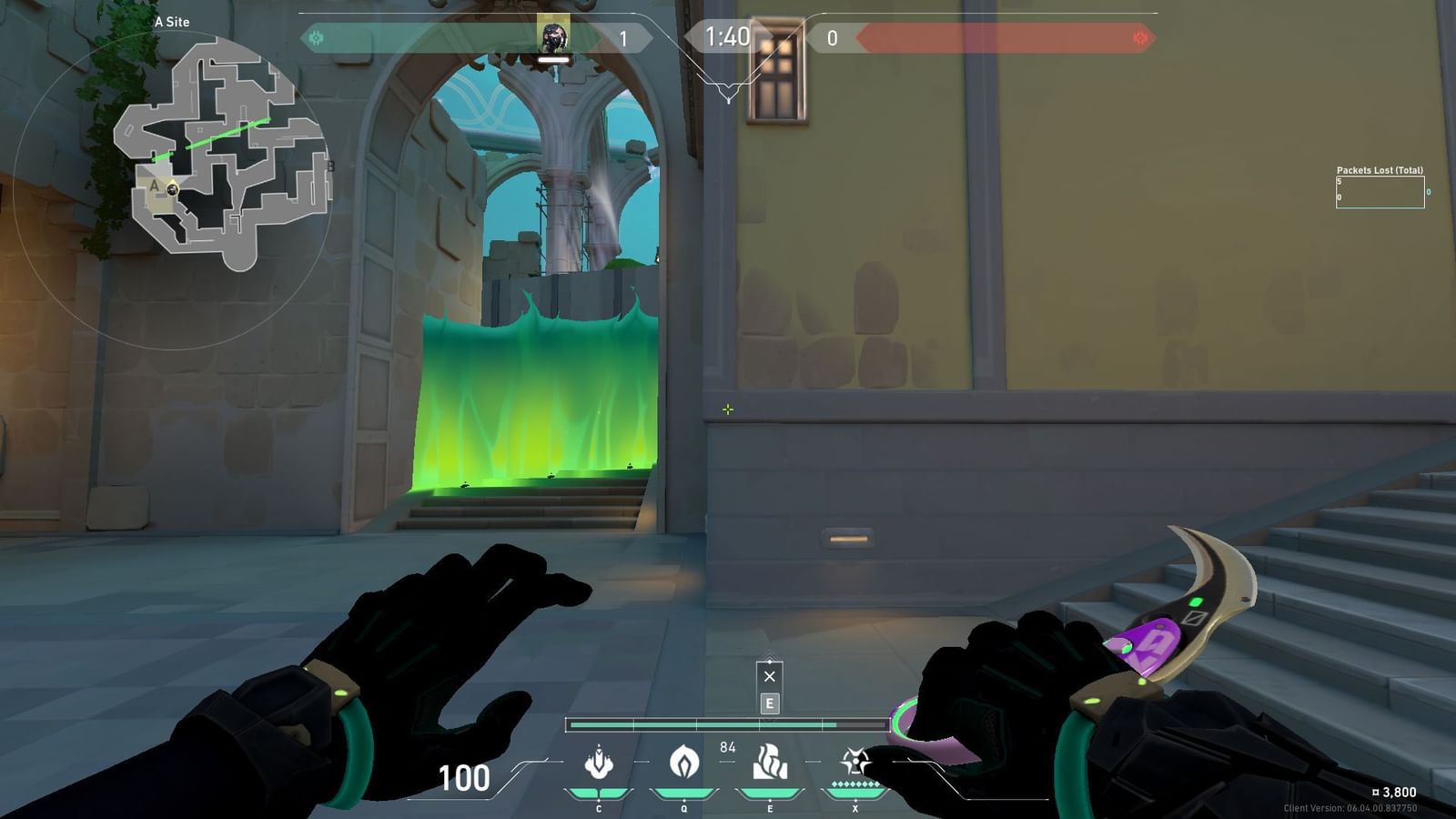Toggle the E keybind indicator above the fuel bar

pos(769,702)
